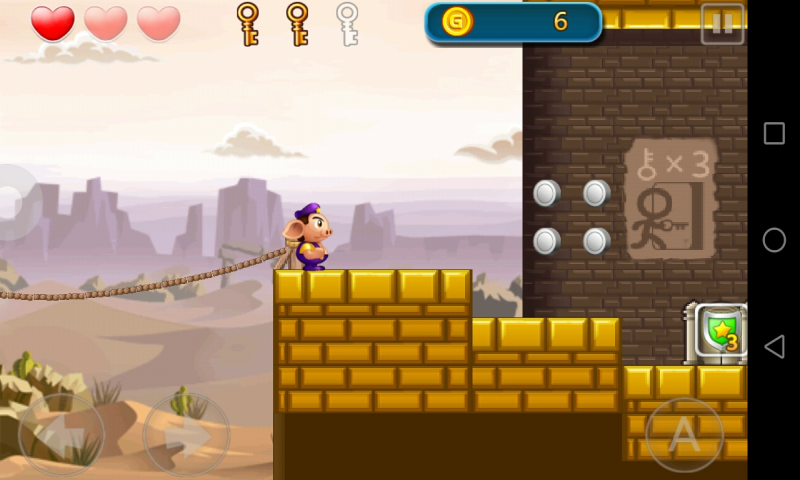Pause the game with the pause button
Screen dimensions: 800x480
[x=722, y=24]
